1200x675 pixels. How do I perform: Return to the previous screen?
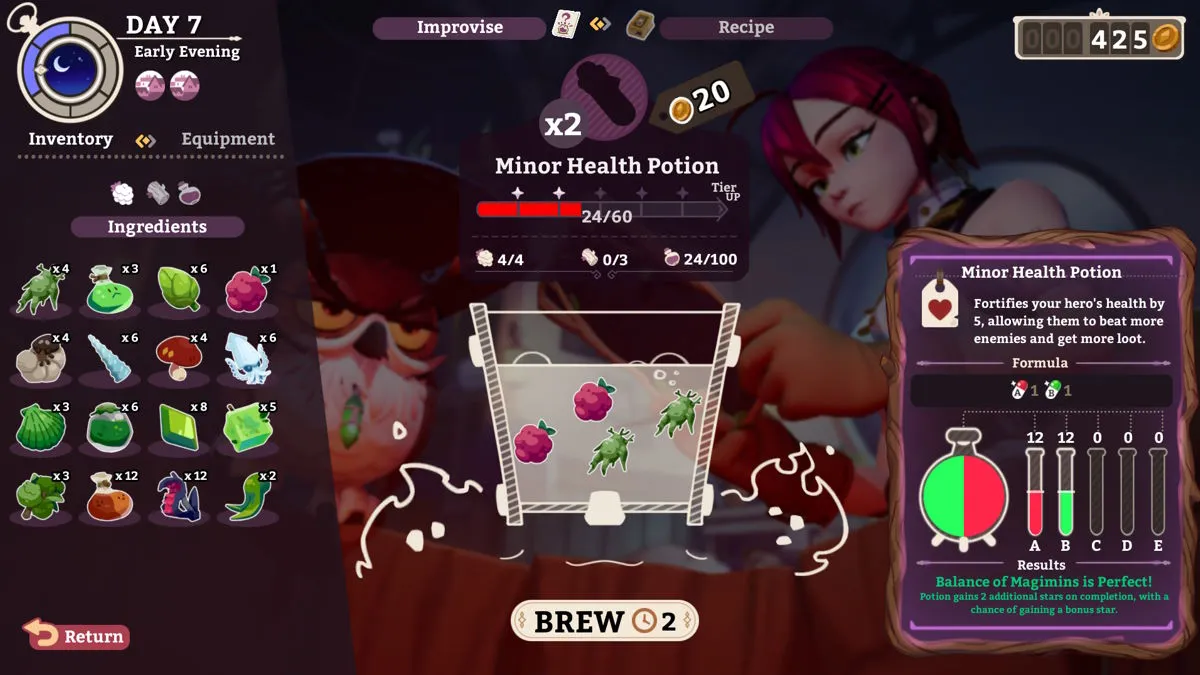pos(77,635)
